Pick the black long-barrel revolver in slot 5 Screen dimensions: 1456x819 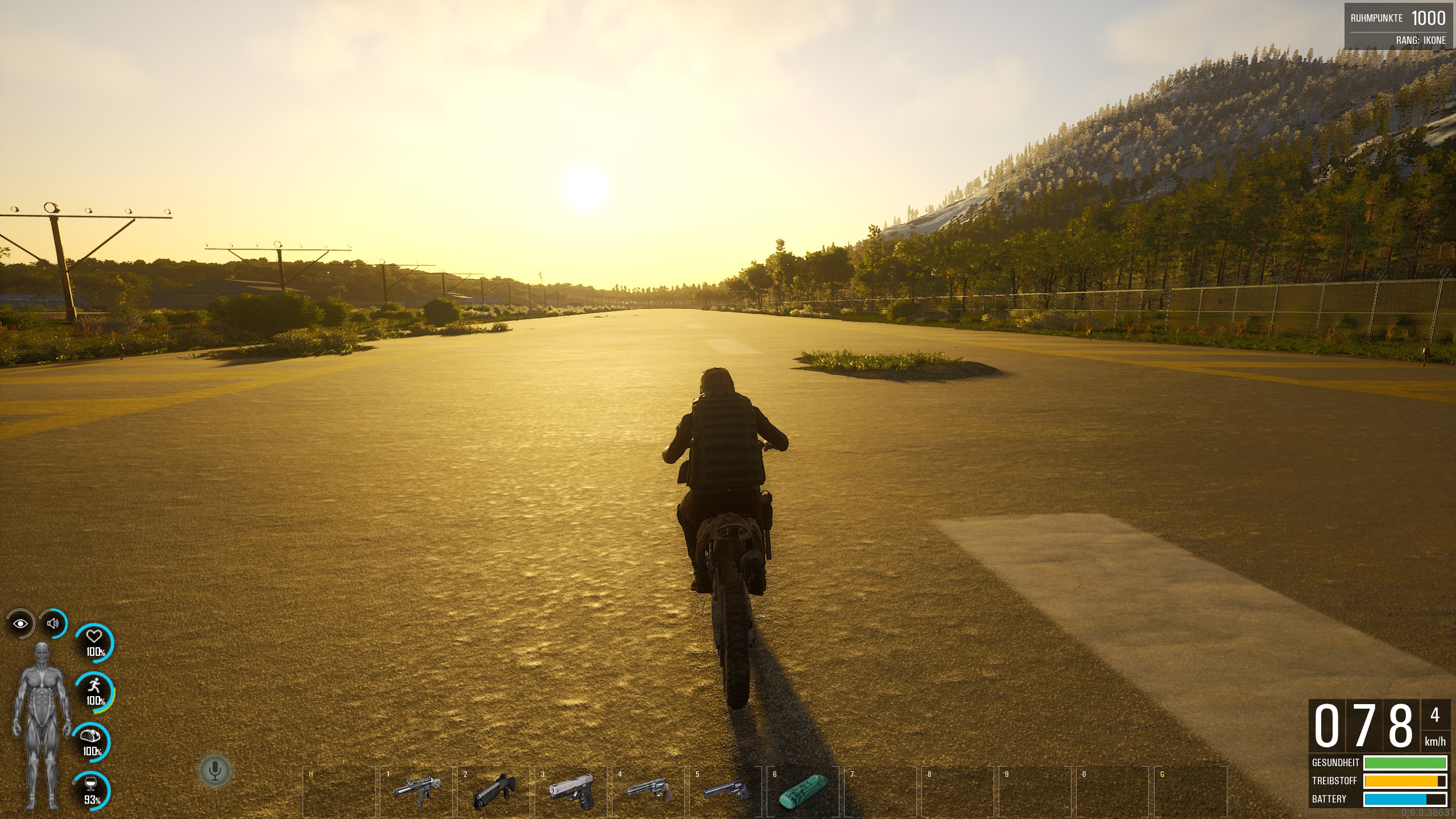(726, 789)
